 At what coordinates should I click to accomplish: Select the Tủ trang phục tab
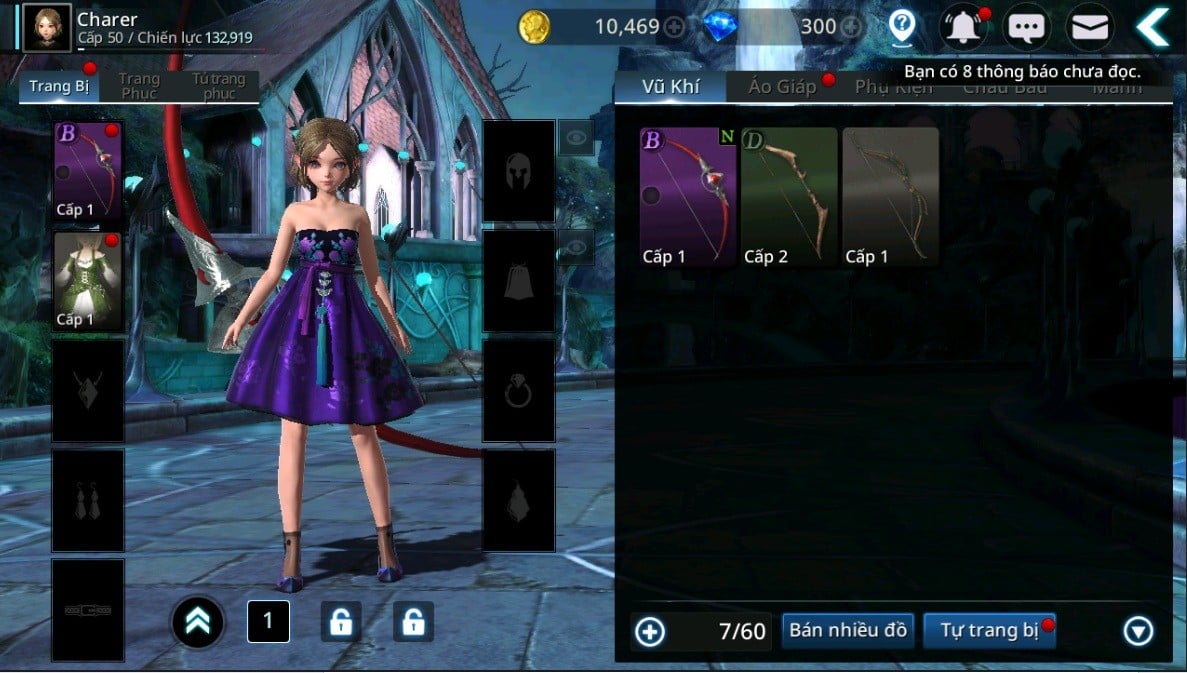click(x=219, y=86)
